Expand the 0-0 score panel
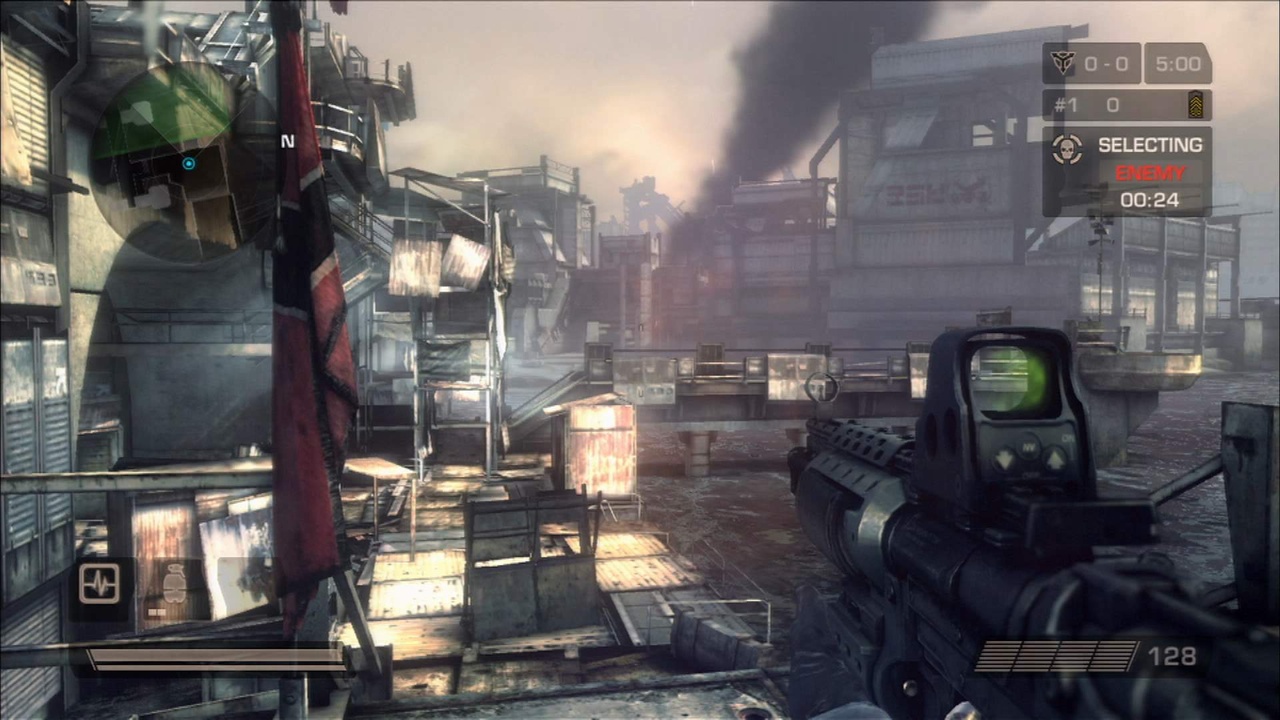This screenshot has width=1280, height=720. pos(1103,63)
